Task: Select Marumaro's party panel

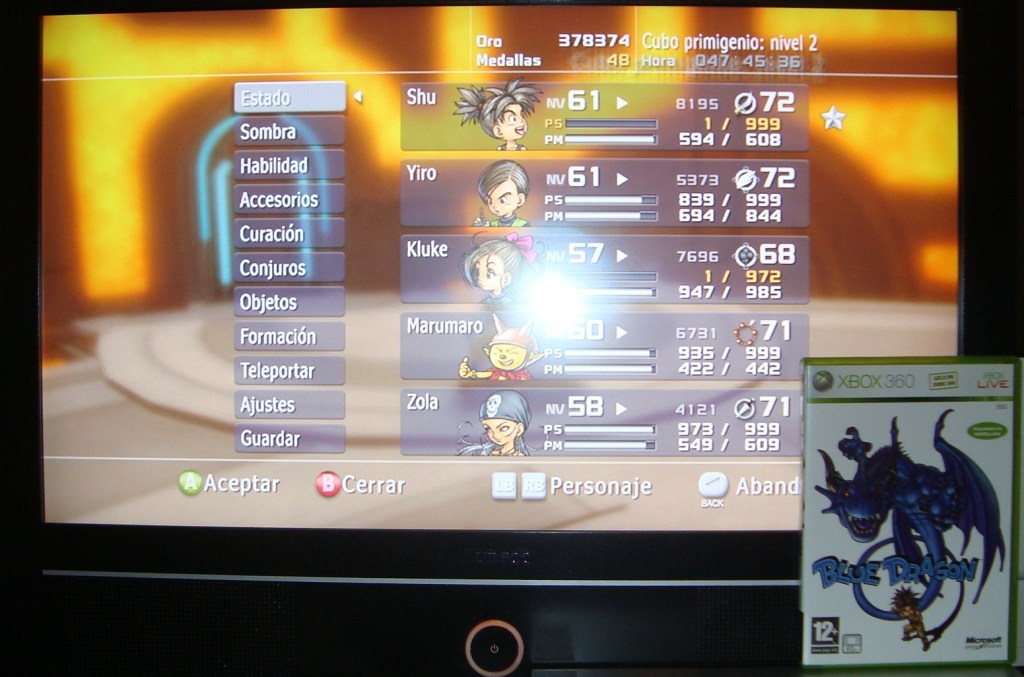Action: point(604,346)
